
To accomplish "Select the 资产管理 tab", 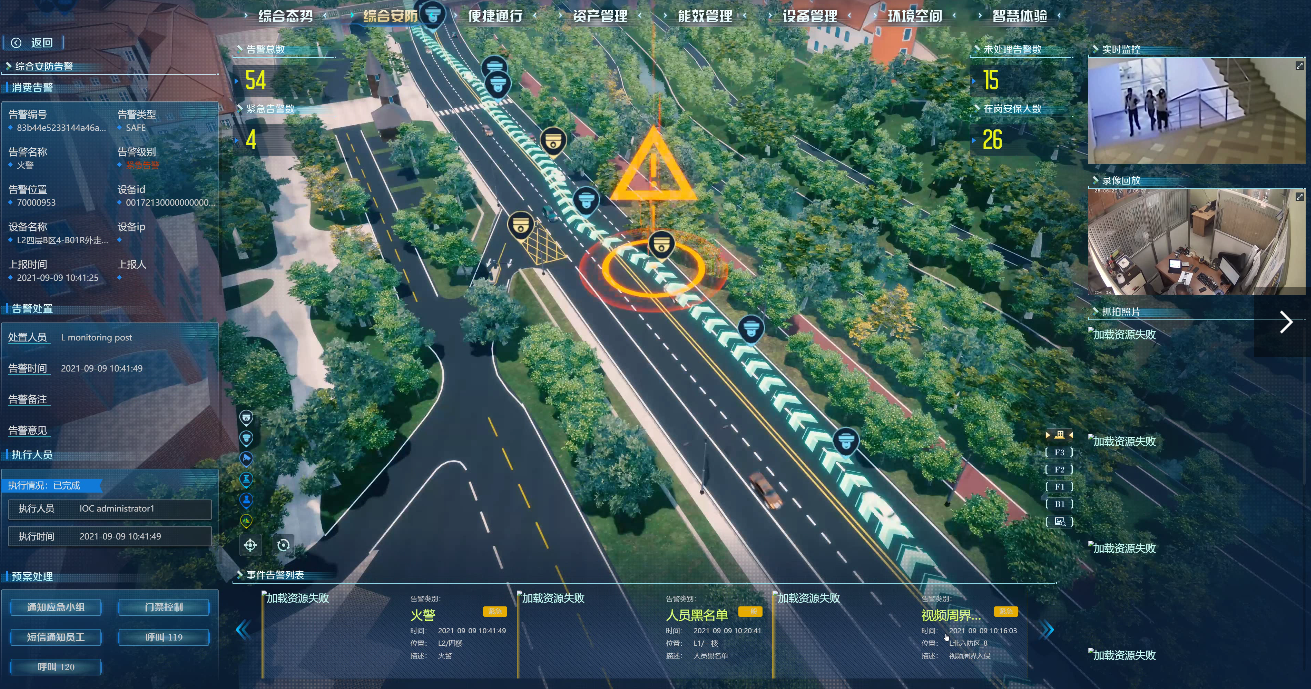I will (600, 16).
